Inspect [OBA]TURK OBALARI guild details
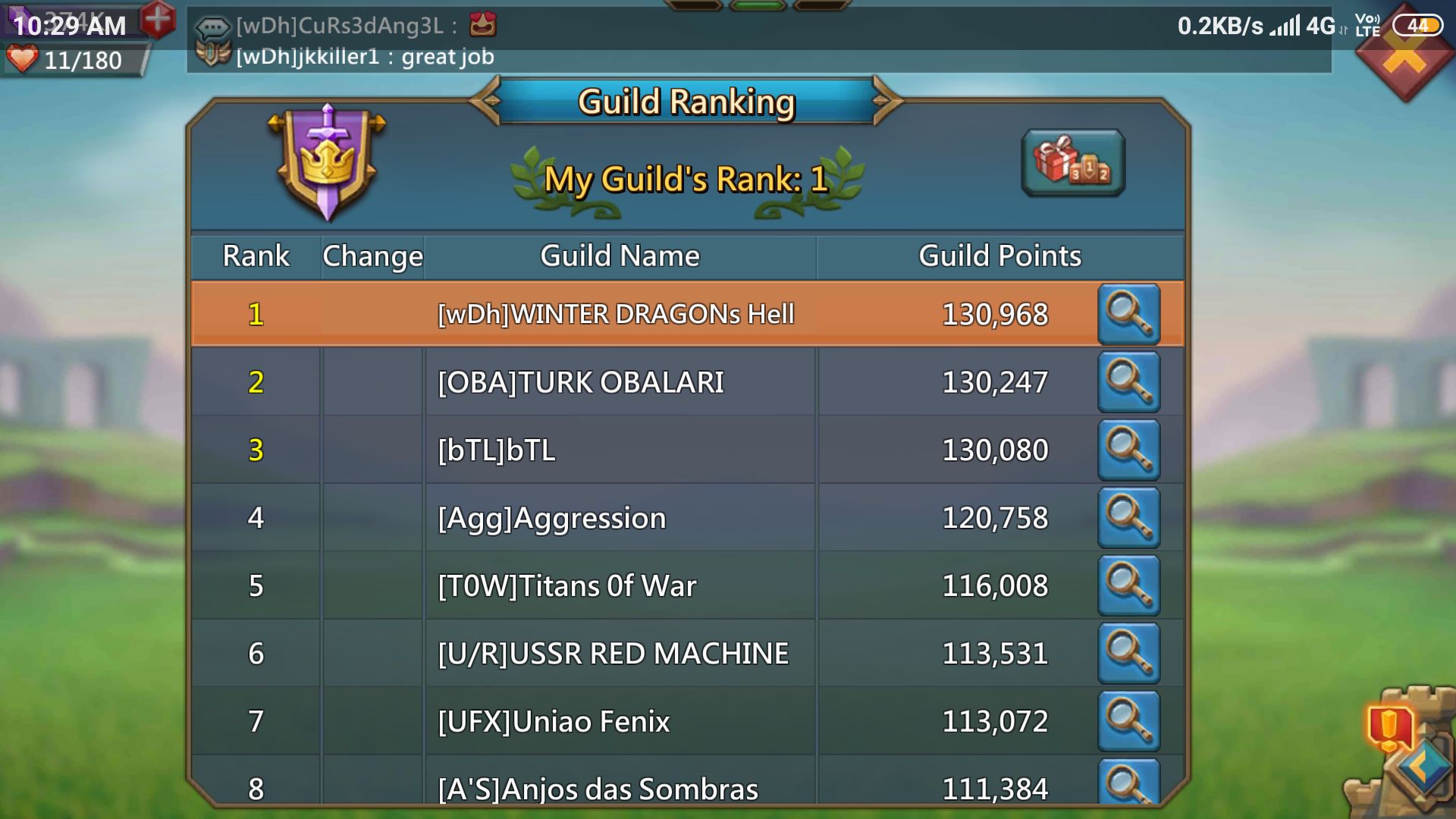This screenshot has height=819, width=1456. point(1129,382)
